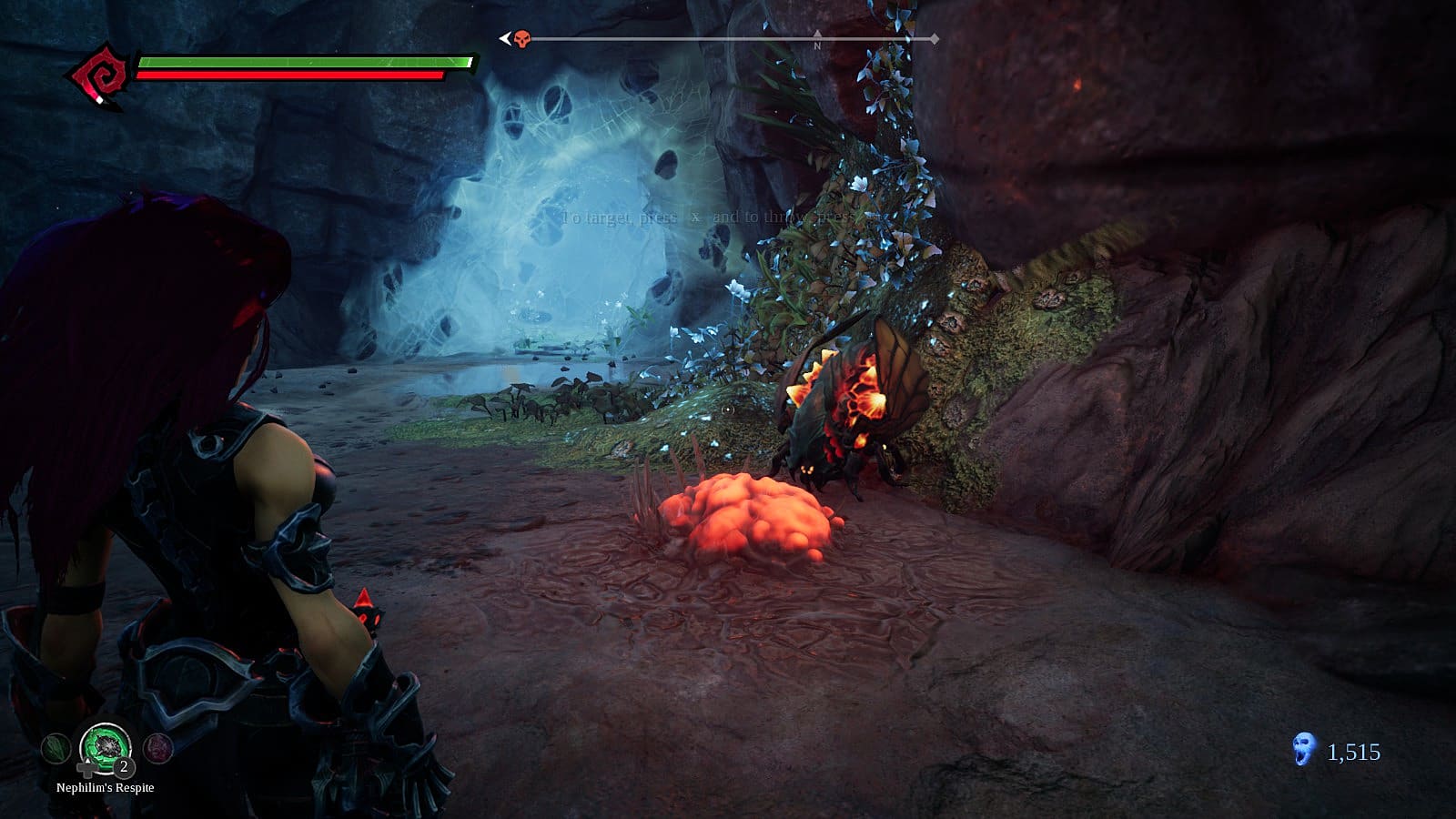Viewport: 1456px width, 819px height.
Task: Select the purple shard item slot
Action: tap(158, 749)
